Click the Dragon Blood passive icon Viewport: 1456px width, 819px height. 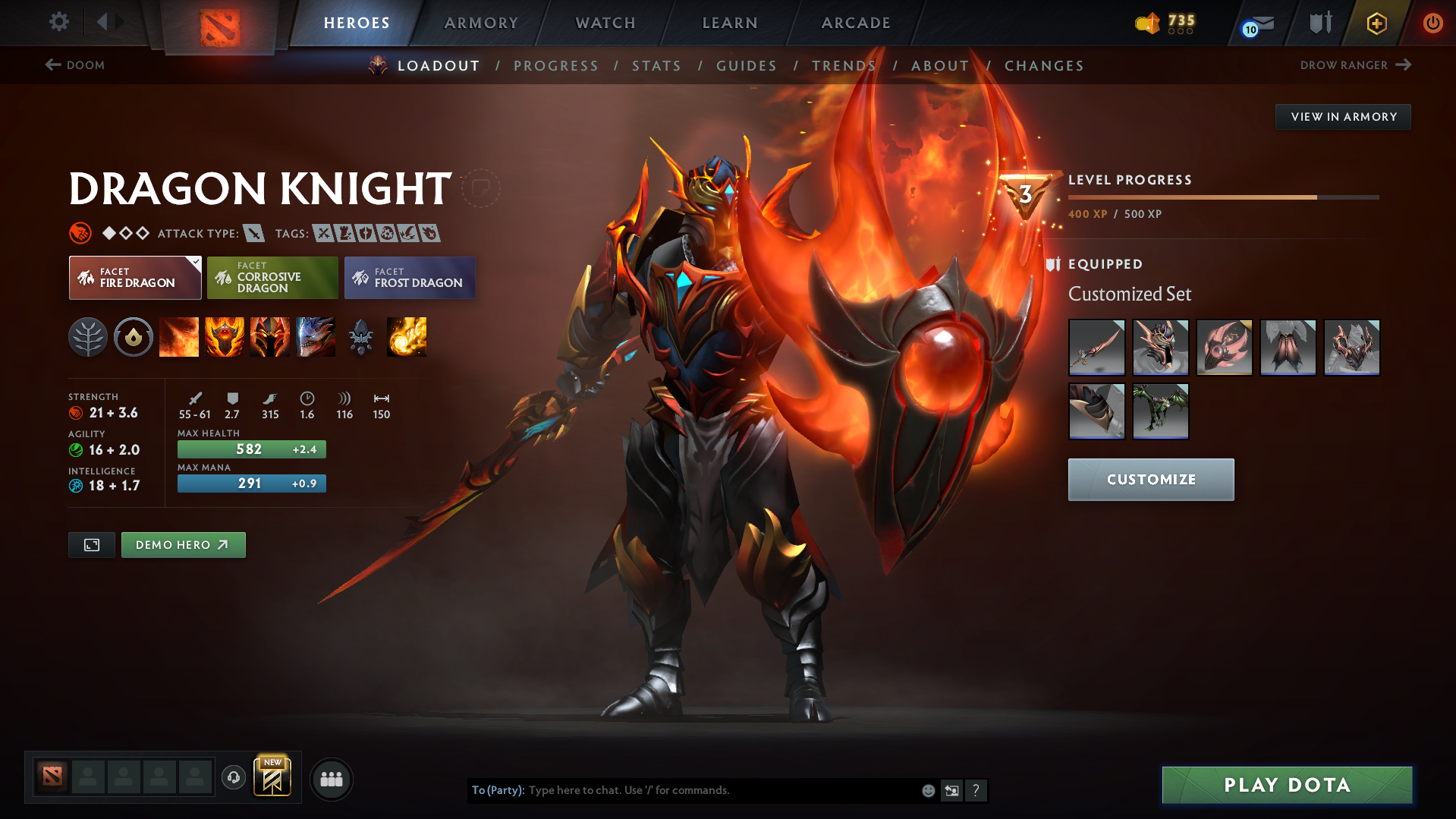pyautogui.click(x=270, y=337)
